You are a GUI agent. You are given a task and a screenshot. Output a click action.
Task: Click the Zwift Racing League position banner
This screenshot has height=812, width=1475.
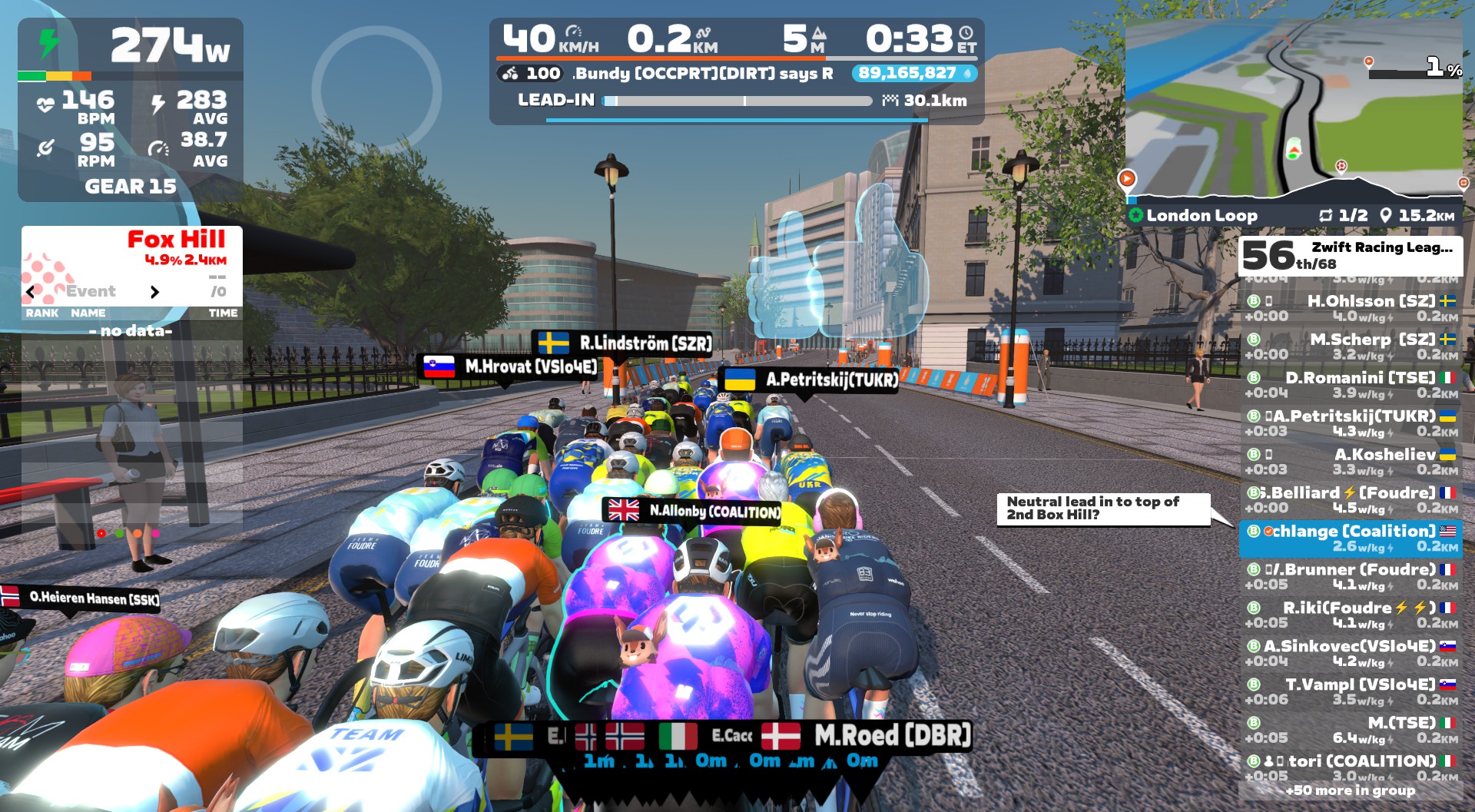(1351, 256)
